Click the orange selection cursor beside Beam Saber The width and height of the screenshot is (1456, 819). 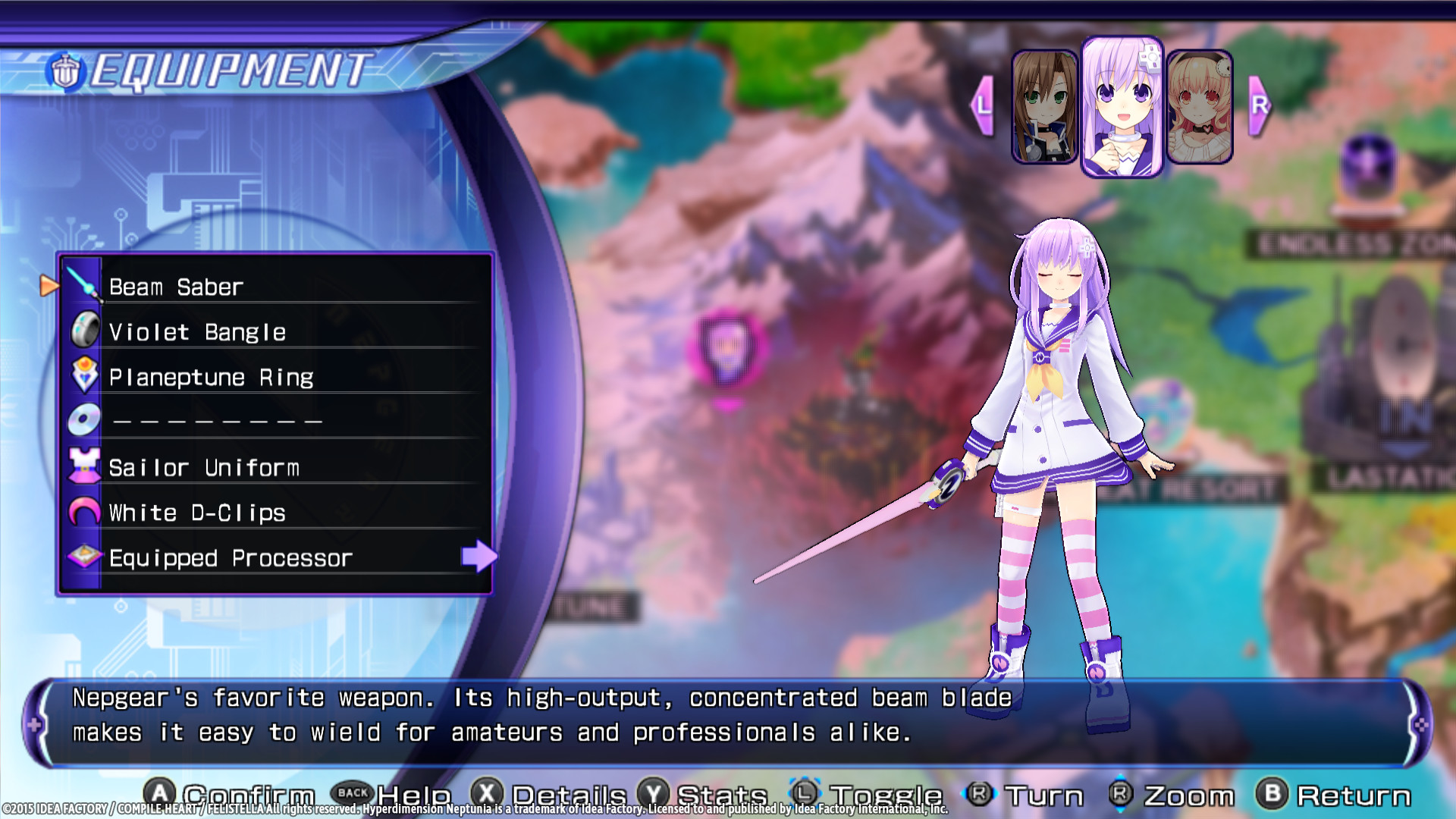pyautogui.click(x=49, y=284)
